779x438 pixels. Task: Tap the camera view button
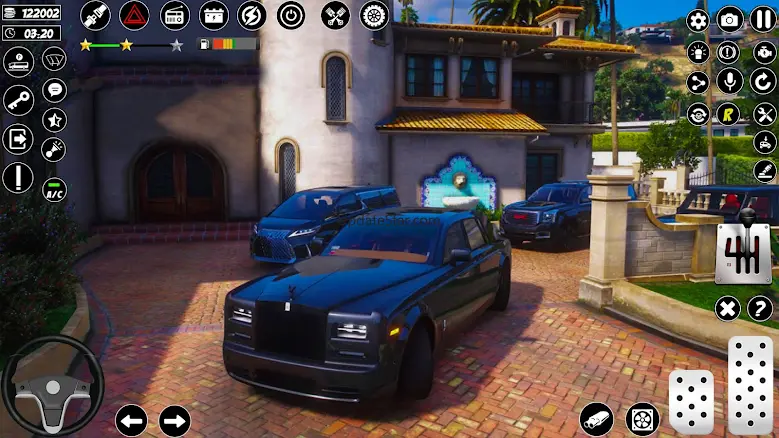click(x=730, y=20)
